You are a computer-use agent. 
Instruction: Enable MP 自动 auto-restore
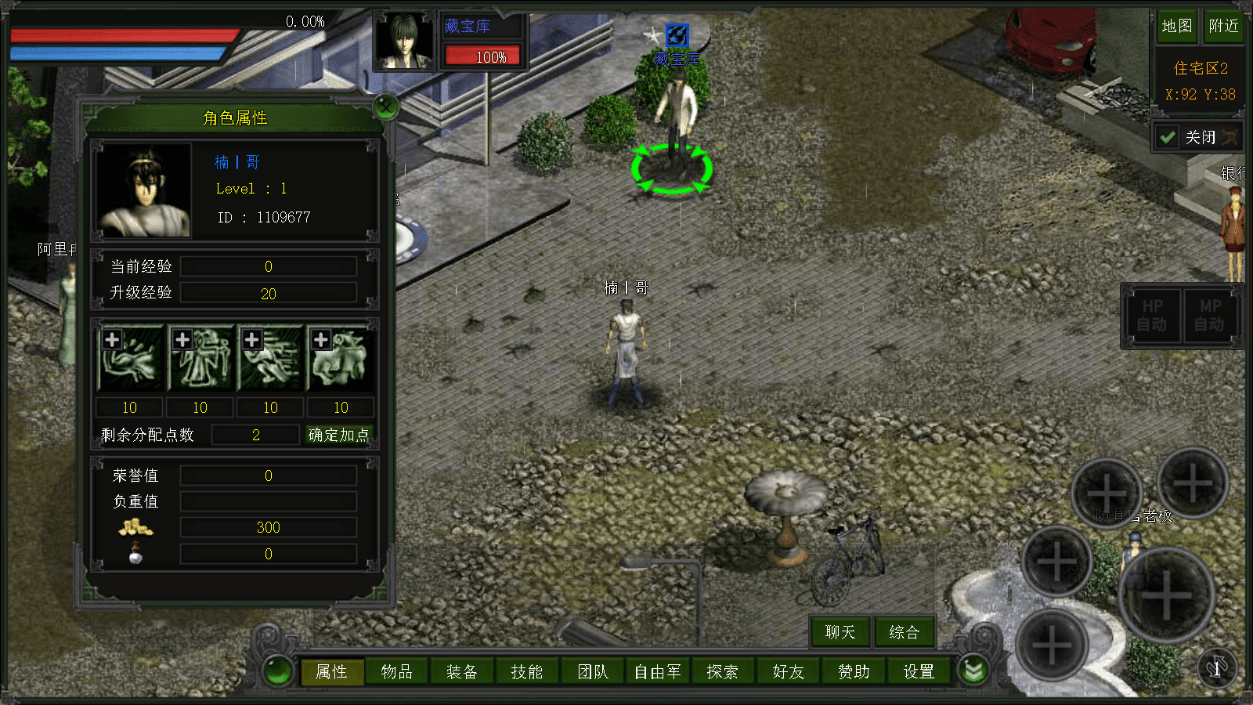point(1209,313)
